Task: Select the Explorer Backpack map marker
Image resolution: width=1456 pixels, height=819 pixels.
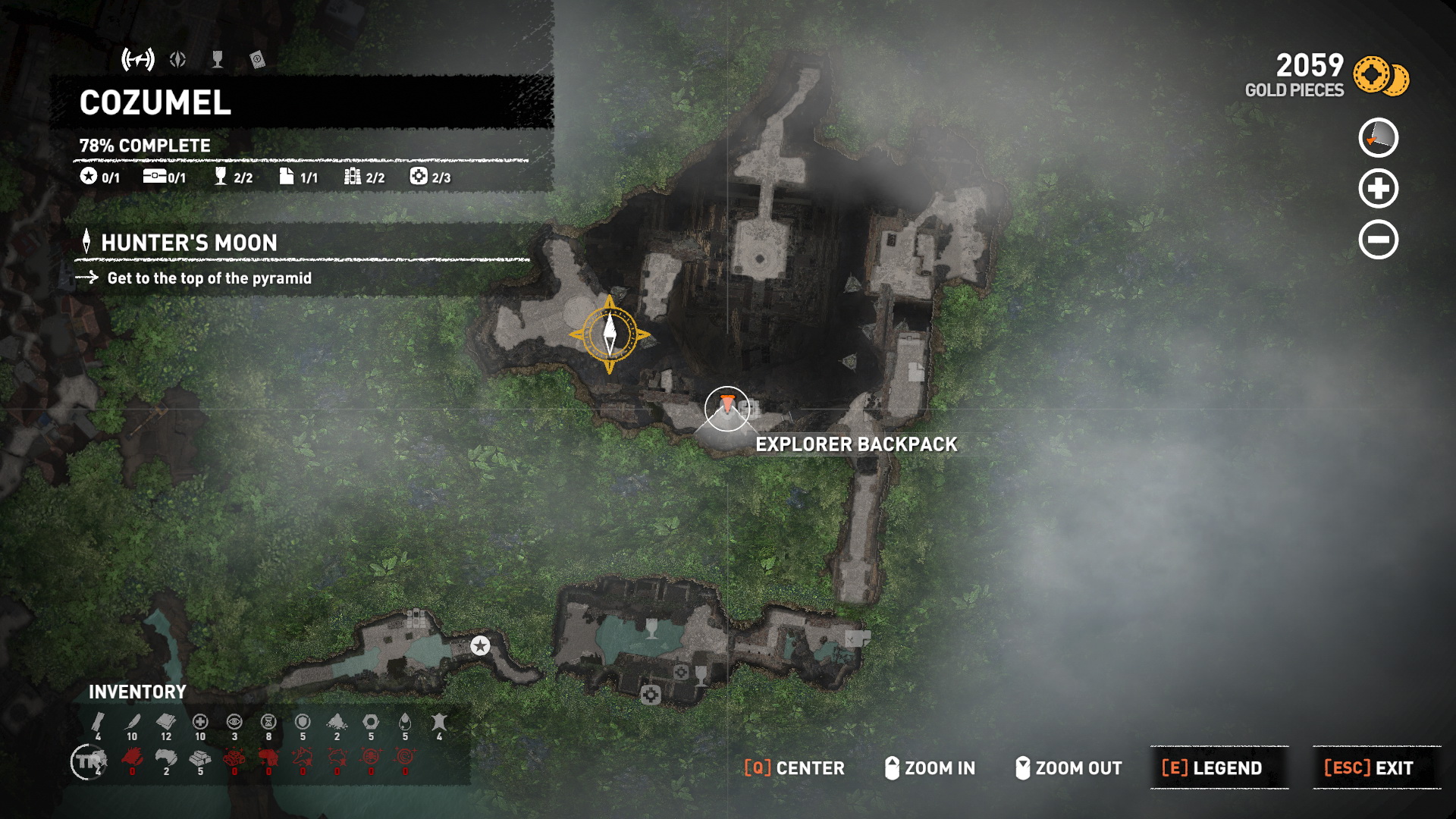Action: point(726,408)
